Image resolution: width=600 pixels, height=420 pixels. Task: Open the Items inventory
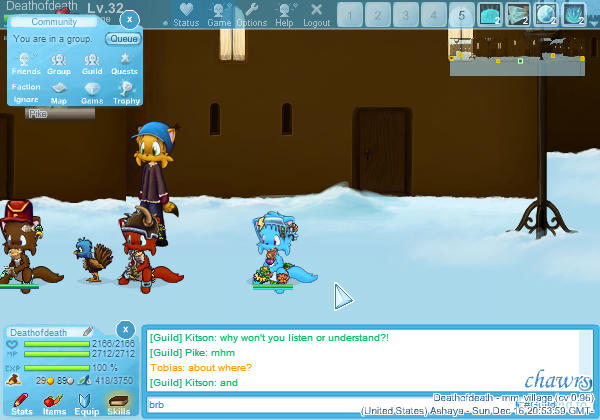(54, 404)
